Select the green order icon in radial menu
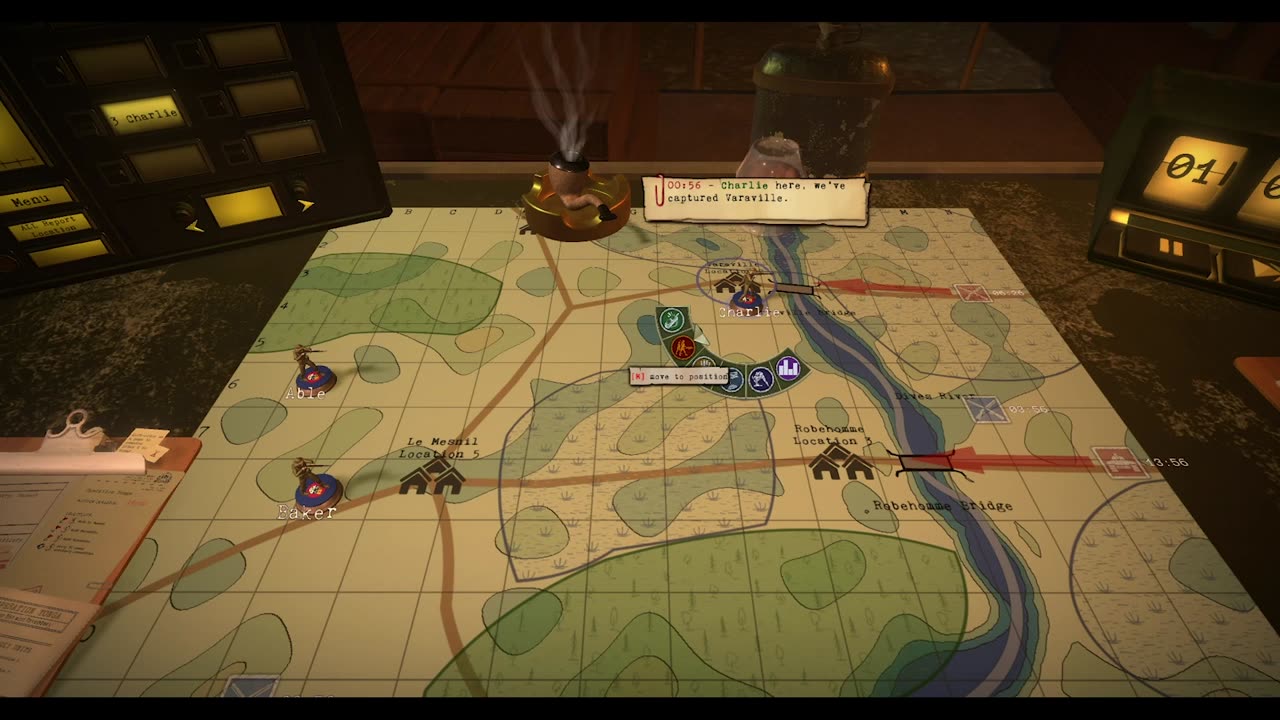This screenshot has height=720, width=1280. 672,321
